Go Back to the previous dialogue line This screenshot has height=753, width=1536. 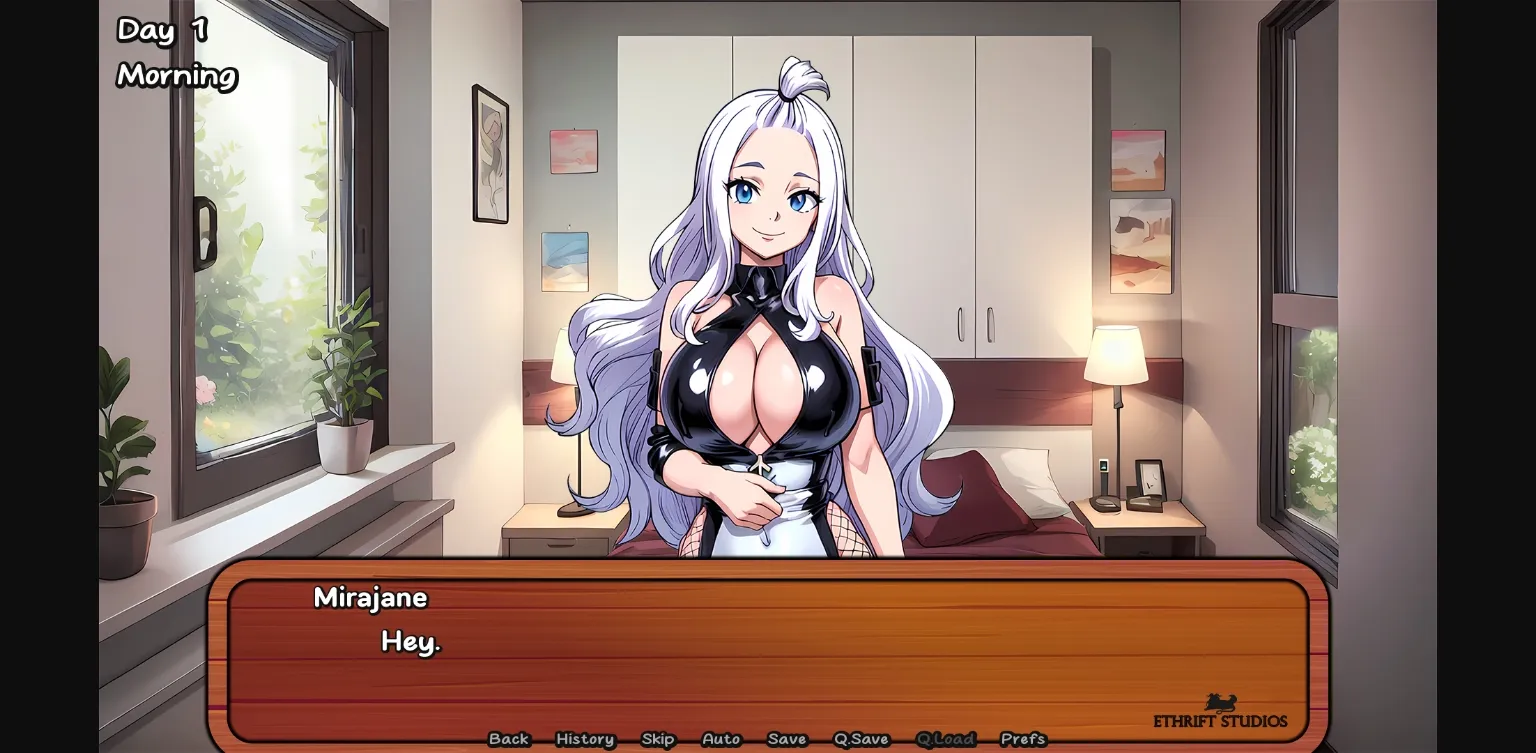point(509,739)
